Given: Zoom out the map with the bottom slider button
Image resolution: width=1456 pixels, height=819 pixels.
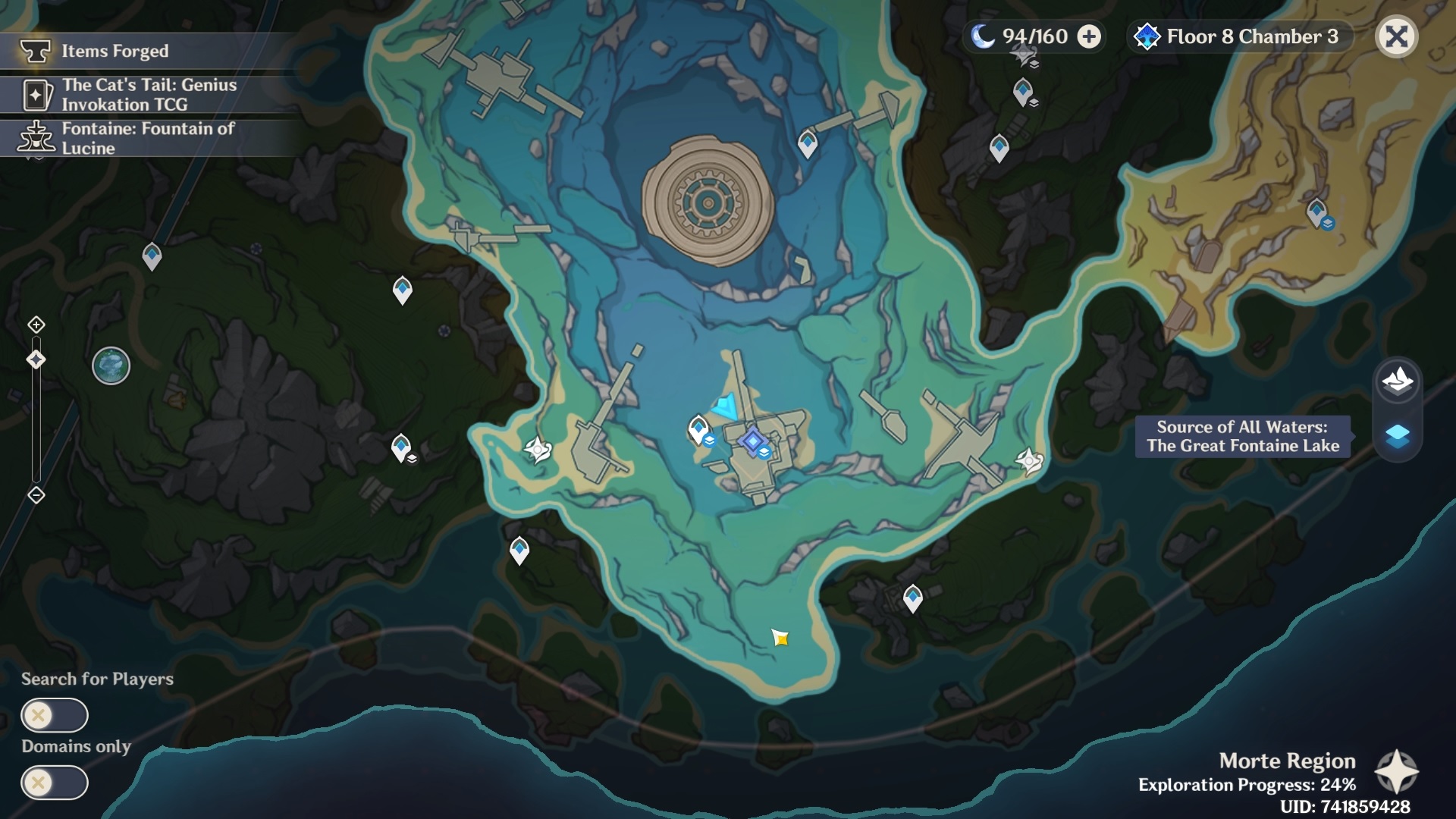Looking at the screenshot, I should 36,495.
